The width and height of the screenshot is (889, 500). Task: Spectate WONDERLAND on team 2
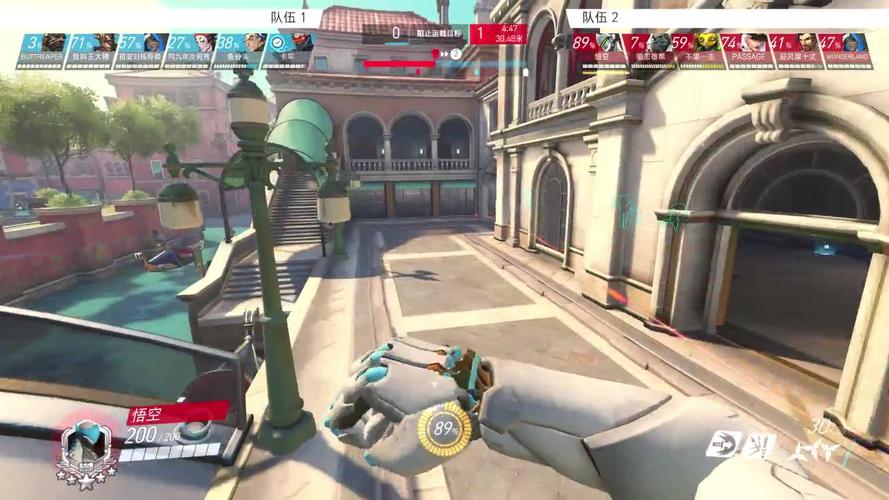coord(845,49)
